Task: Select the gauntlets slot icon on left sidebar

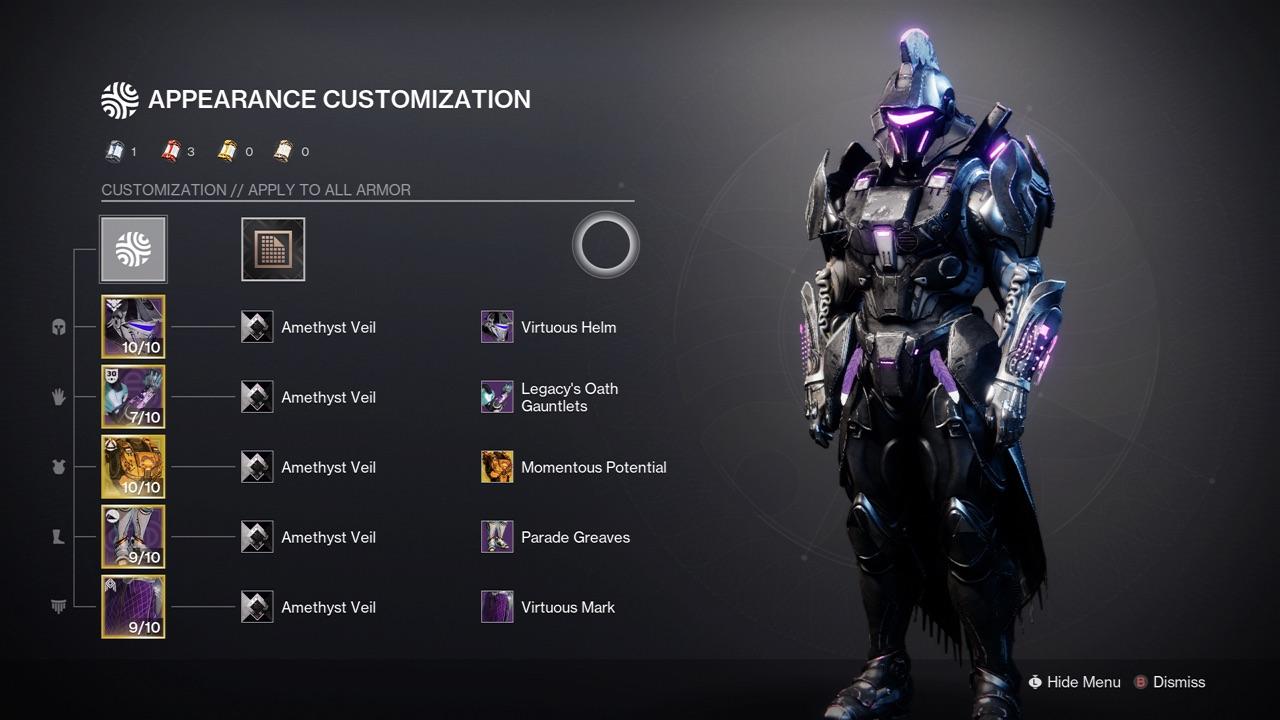Action: 59,397
